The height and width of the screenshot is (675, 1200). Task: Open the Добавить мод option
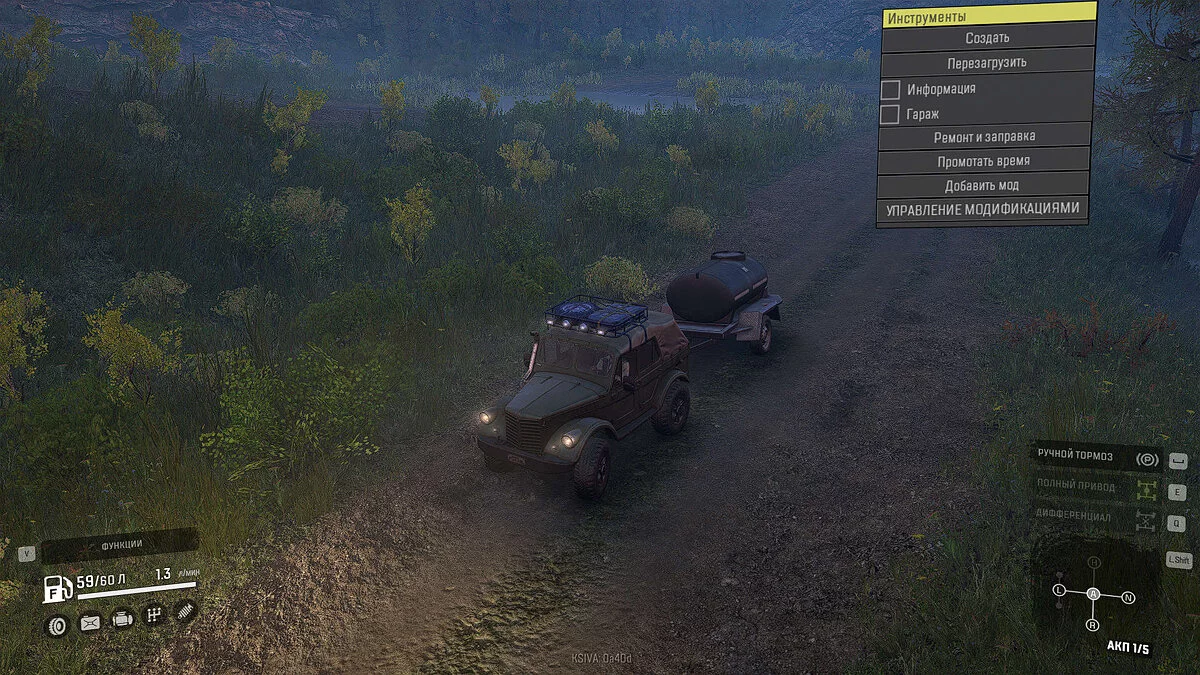click(x=981, y=186)
